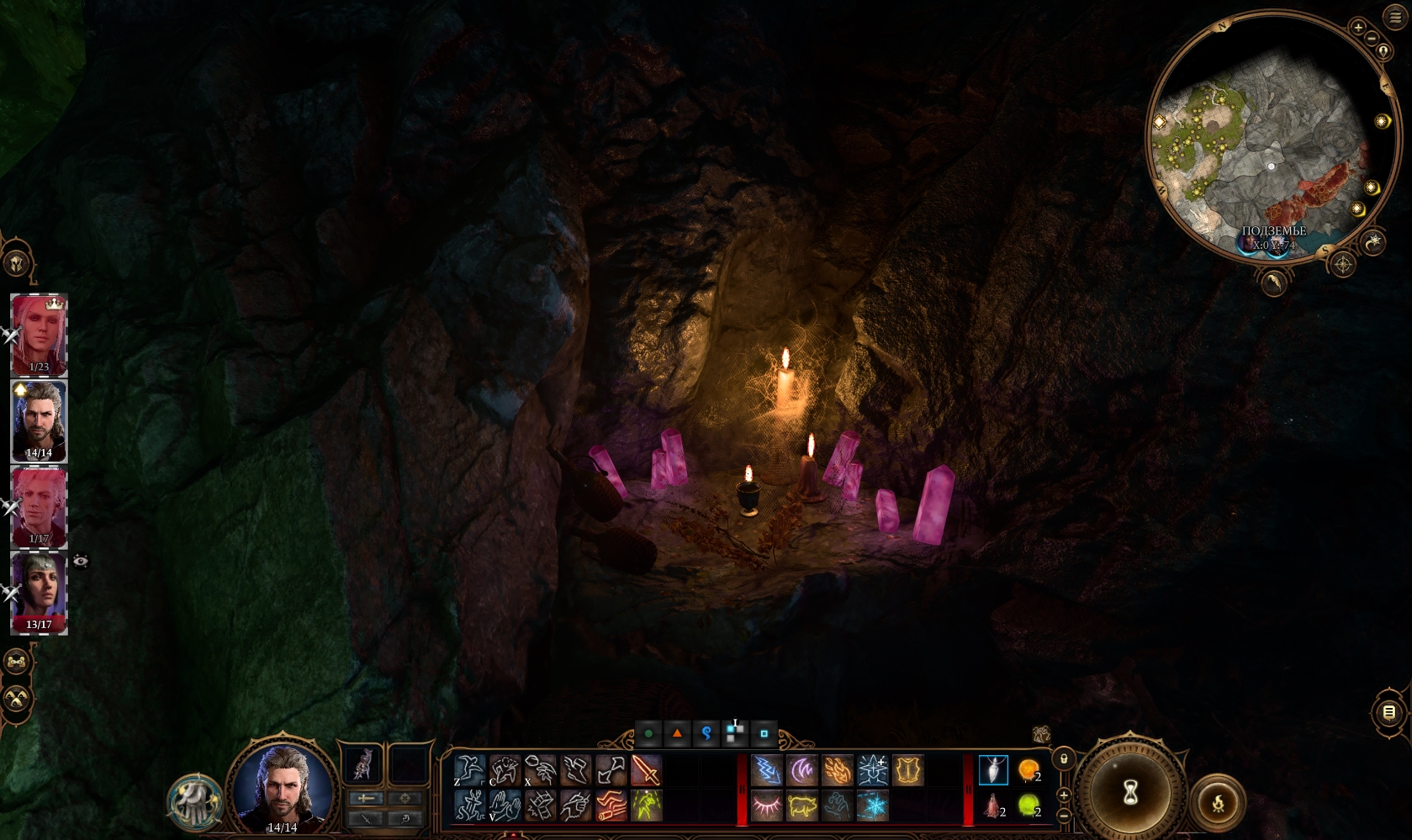Screen dimensions: 1412x840
Task: Click the hourglass end turn button
Action: click(1130, 791)
